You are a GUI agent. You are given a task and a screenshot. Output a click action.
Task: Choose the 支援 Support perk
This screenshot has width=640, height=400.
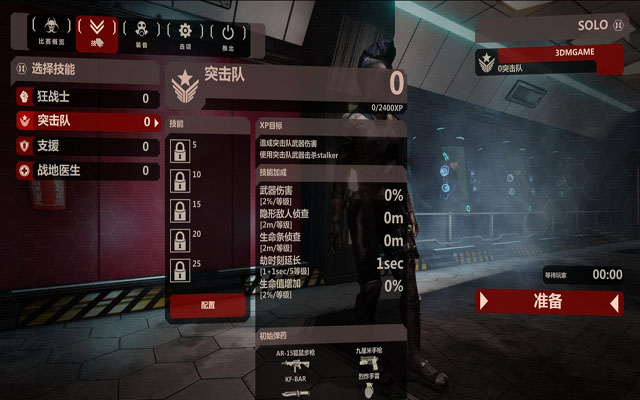(x=85, y=147)
